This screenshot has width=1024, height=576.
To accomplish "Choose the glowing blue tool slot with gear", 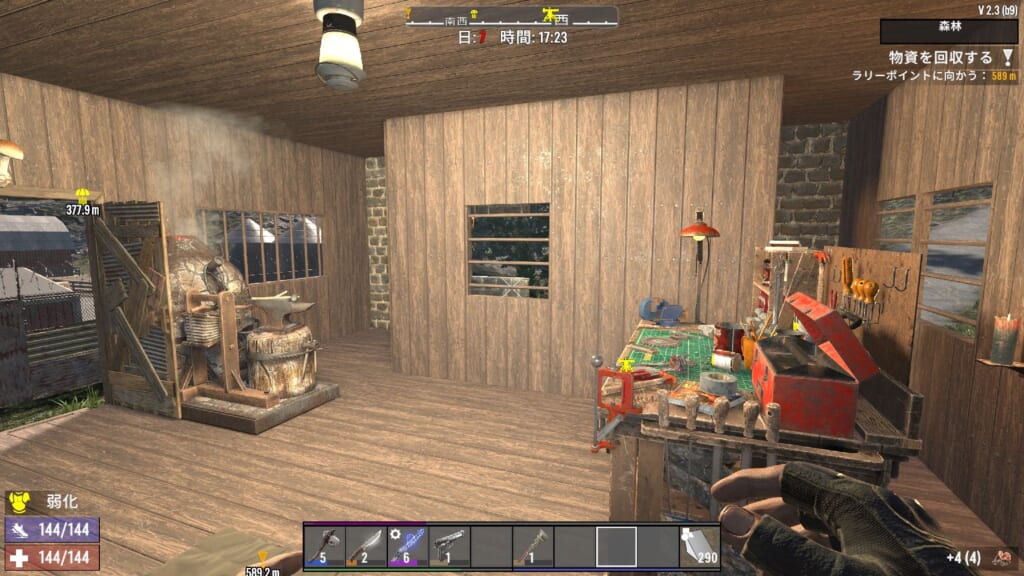I will click(407, 546).
